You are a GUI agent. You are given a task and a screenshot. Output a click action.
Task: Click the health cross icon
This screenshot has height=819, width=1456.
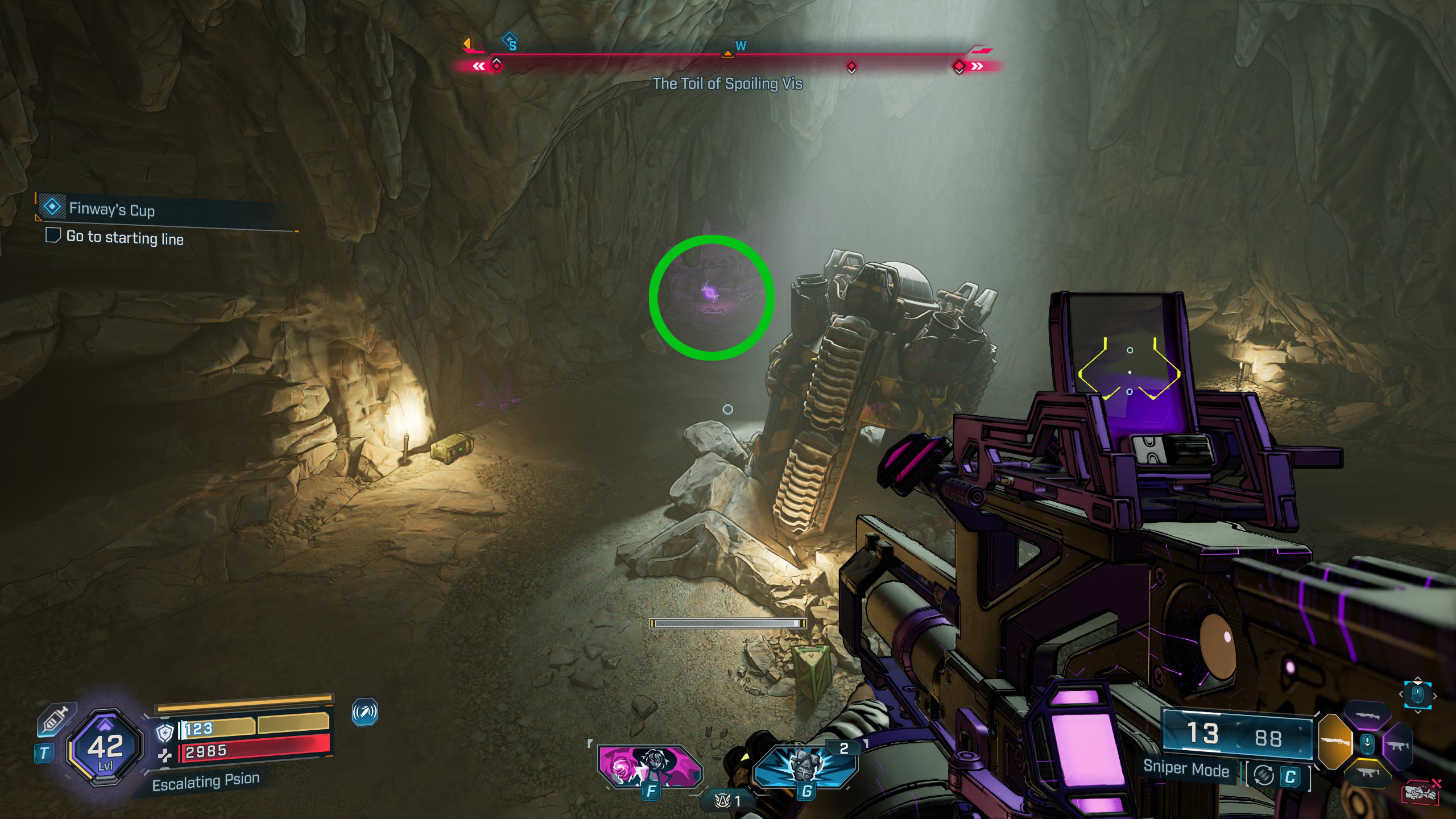tap(164, 755)
